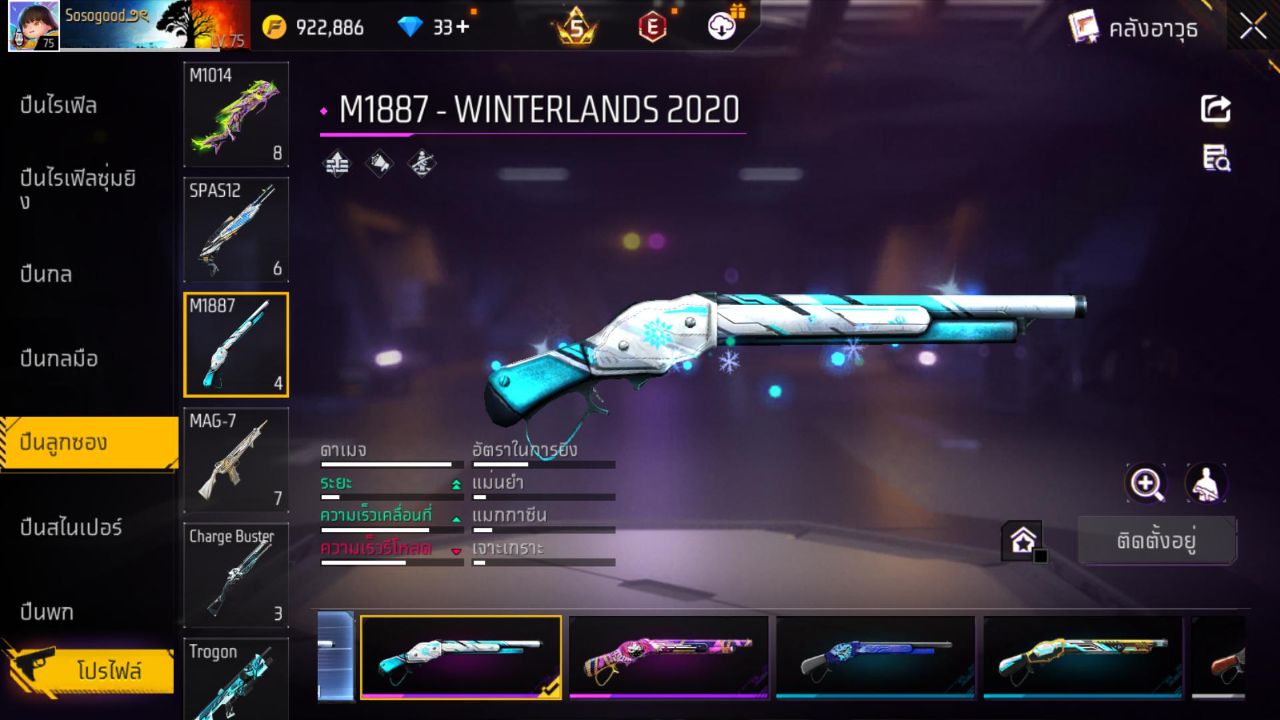This screenshot has width=1280, height=720.
Task: Click the red E elite pass icon
Action: [651, 25]
